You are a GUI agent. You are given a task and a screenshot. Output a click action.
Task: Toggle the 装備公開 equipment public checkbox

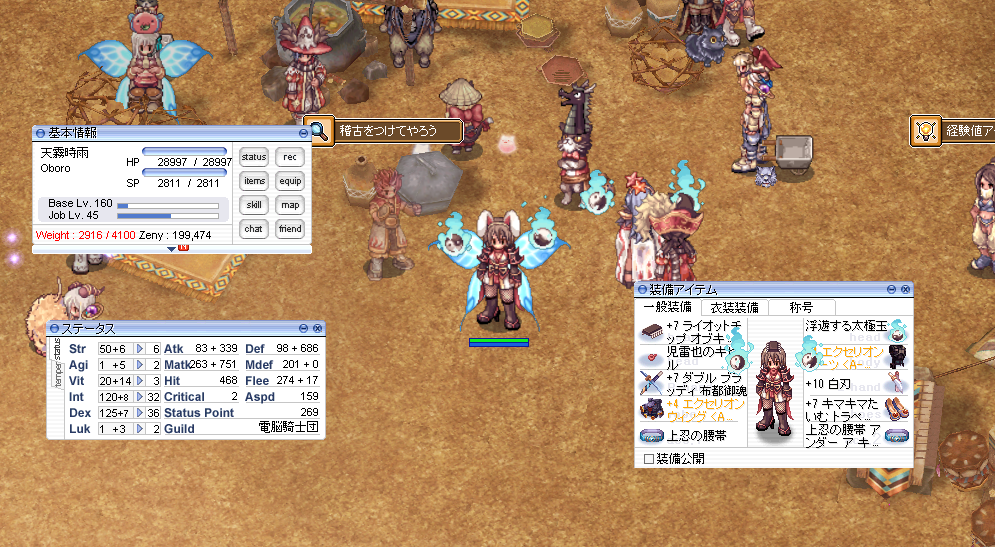[x=649, y=459]
